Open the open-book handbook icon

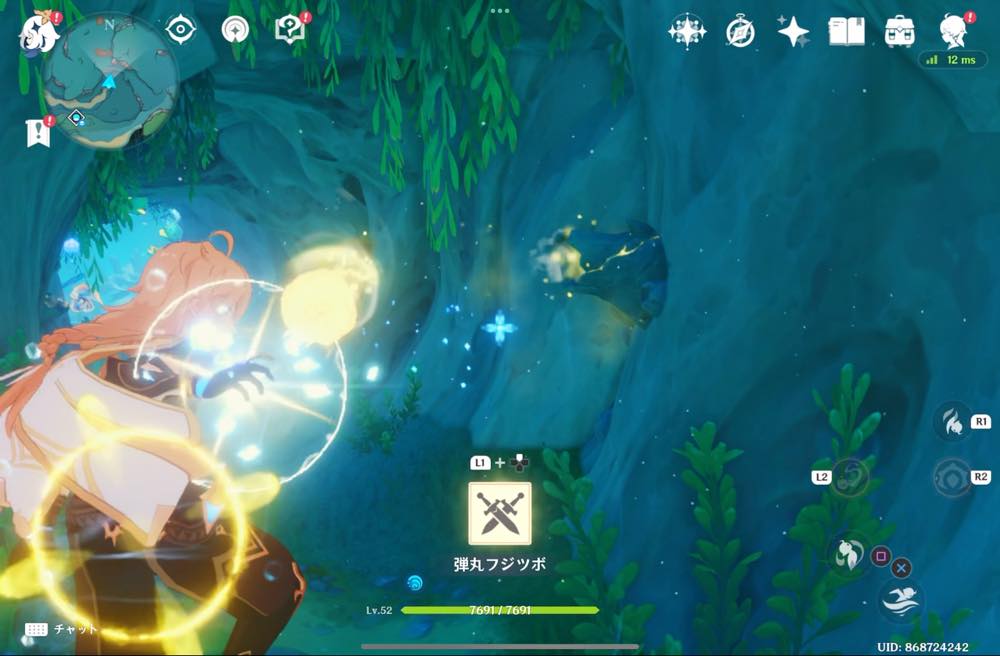pos(846,32)
